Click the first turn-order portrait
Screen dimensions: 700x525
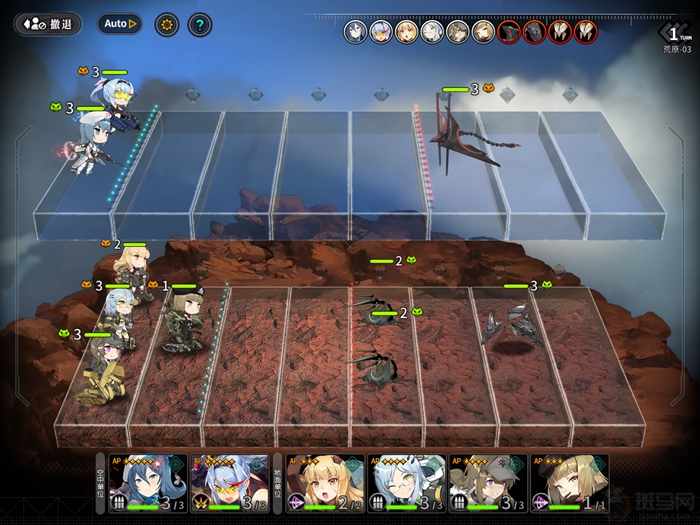(355, 32)
